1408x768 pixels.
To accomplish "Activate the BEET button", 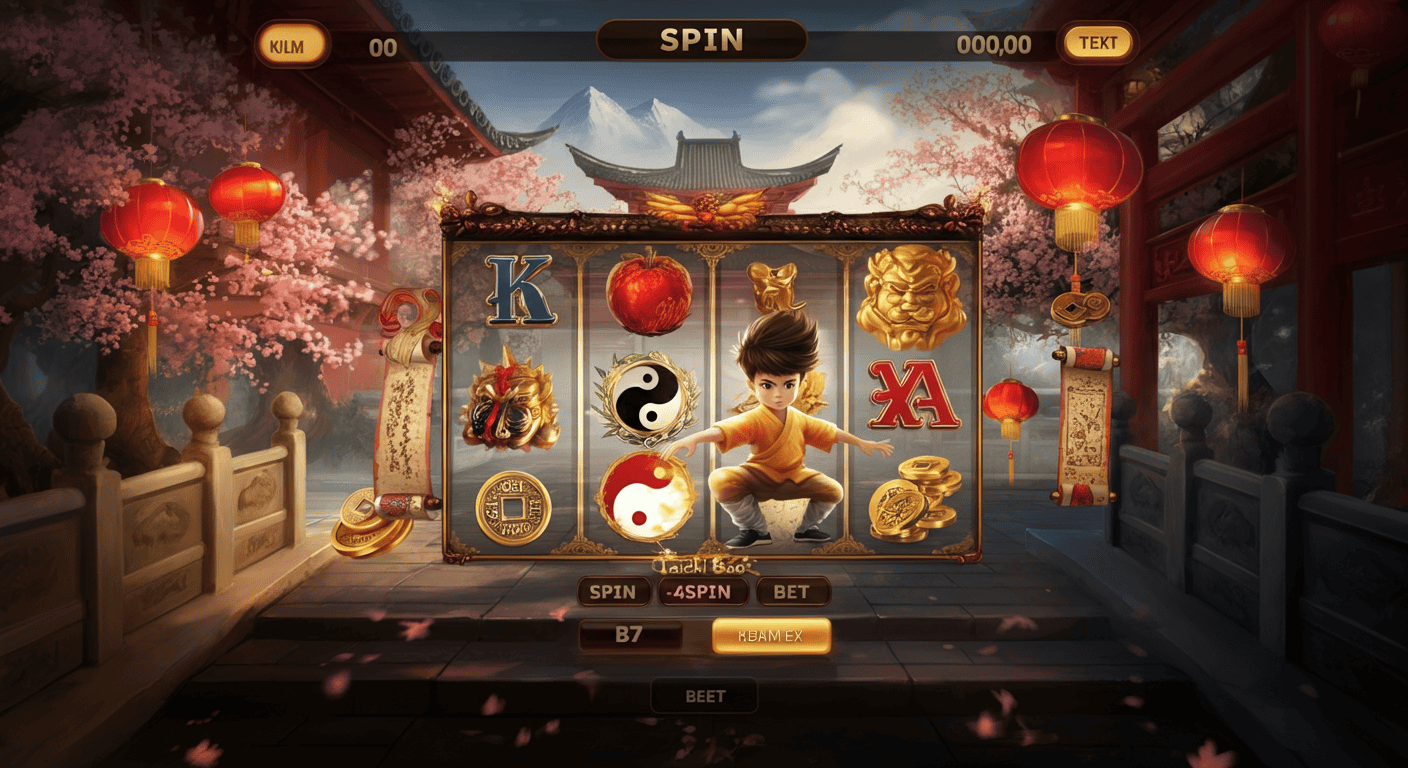I will (x=704, y=696).
